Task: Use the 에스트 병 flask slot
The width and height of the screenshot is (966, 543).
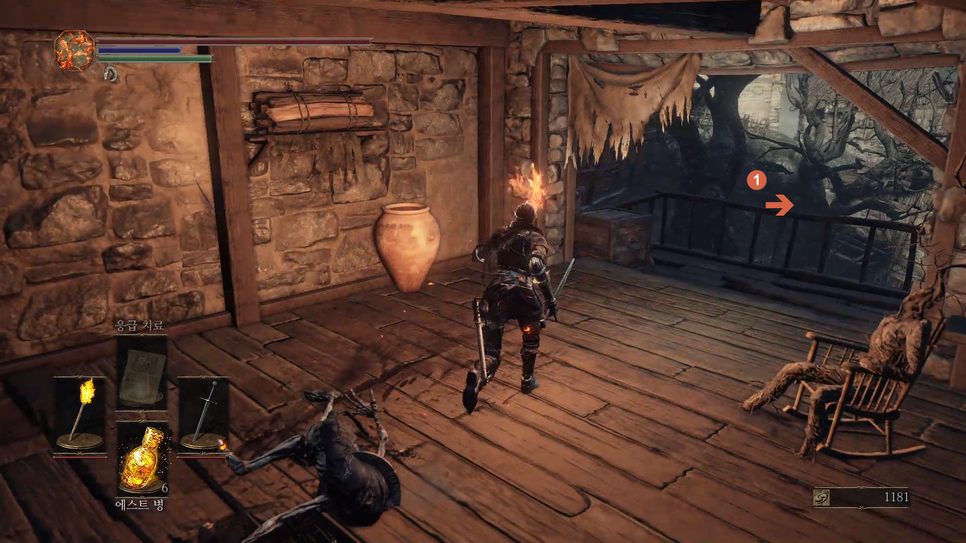Action: [142, 458]
